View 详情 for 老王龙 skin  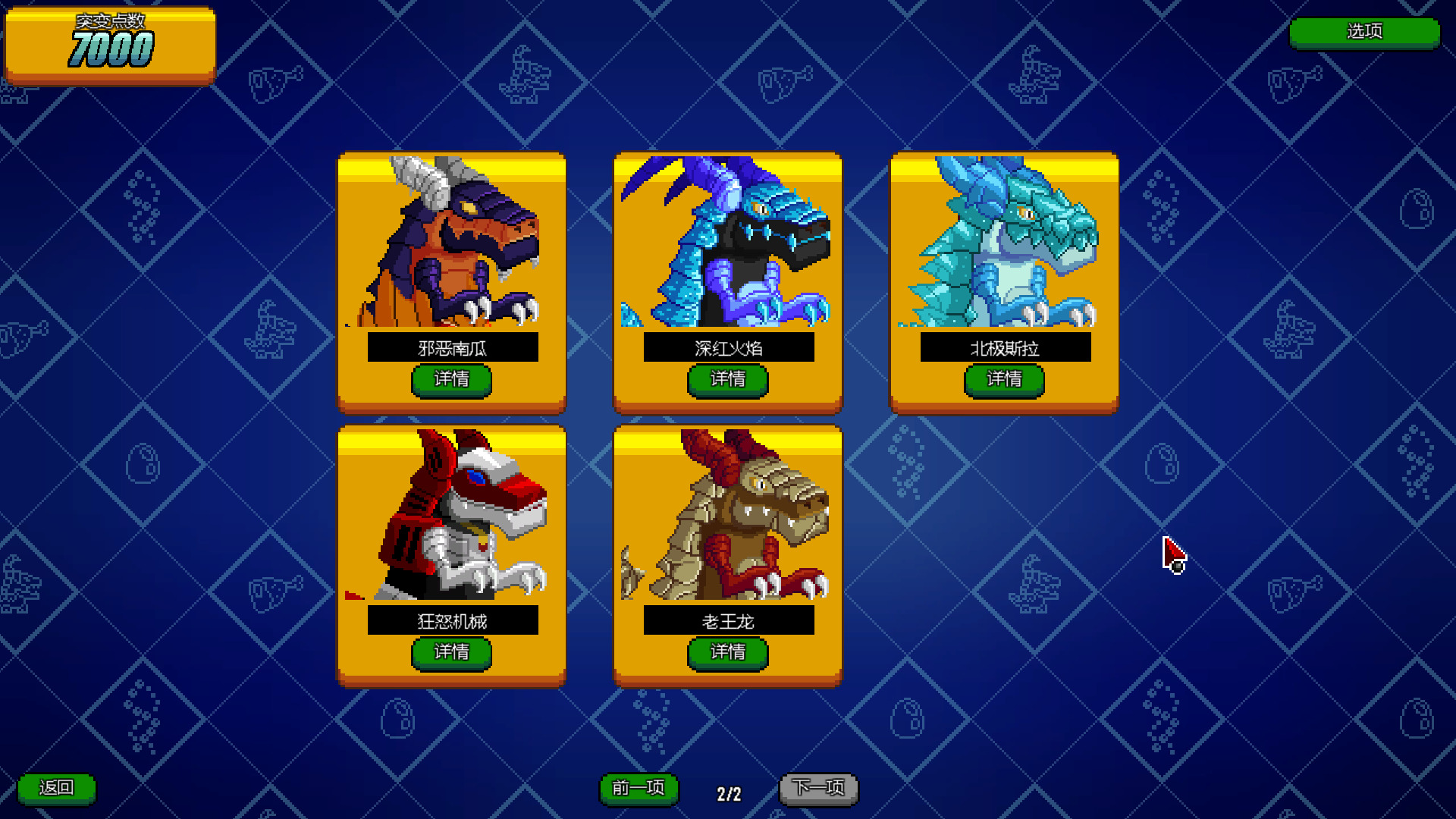click(727, 652)
